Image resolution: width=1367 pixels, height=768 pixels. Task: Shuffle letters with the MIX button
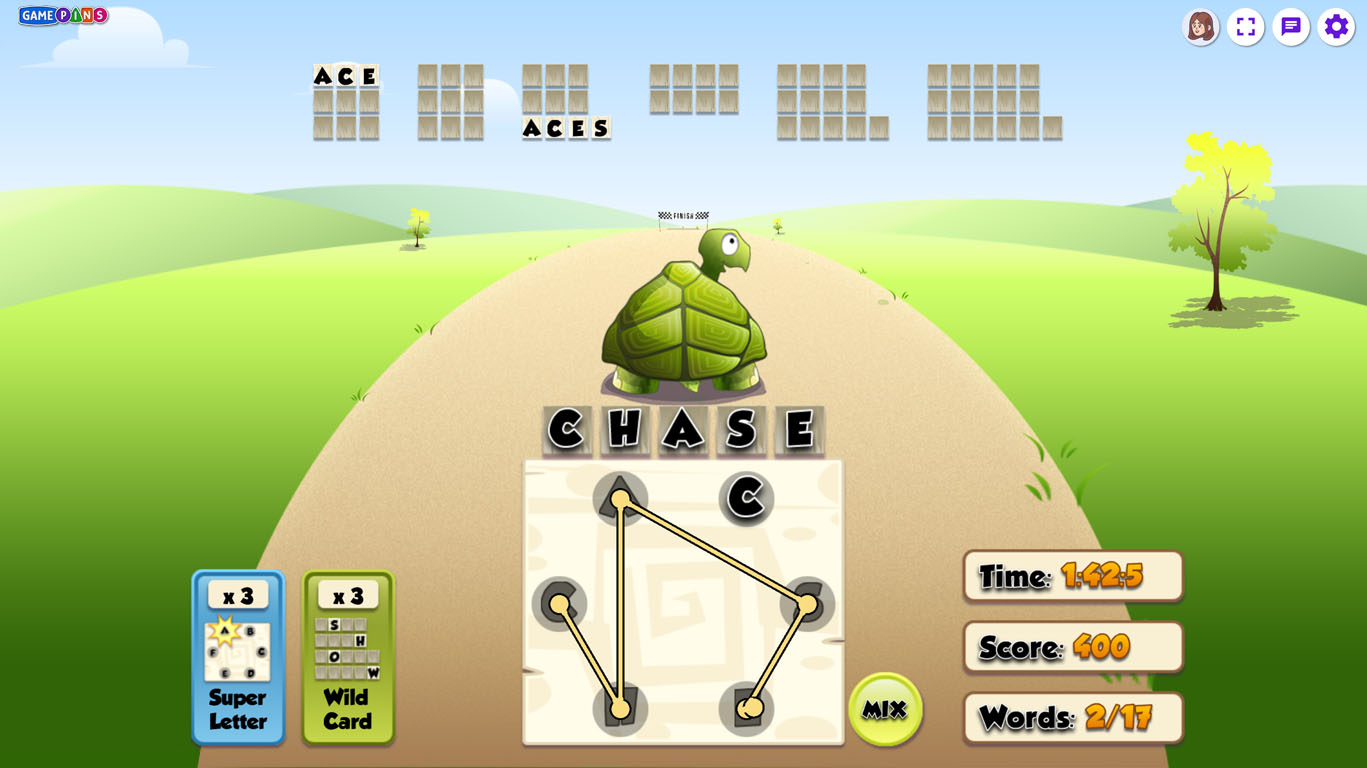884,709
